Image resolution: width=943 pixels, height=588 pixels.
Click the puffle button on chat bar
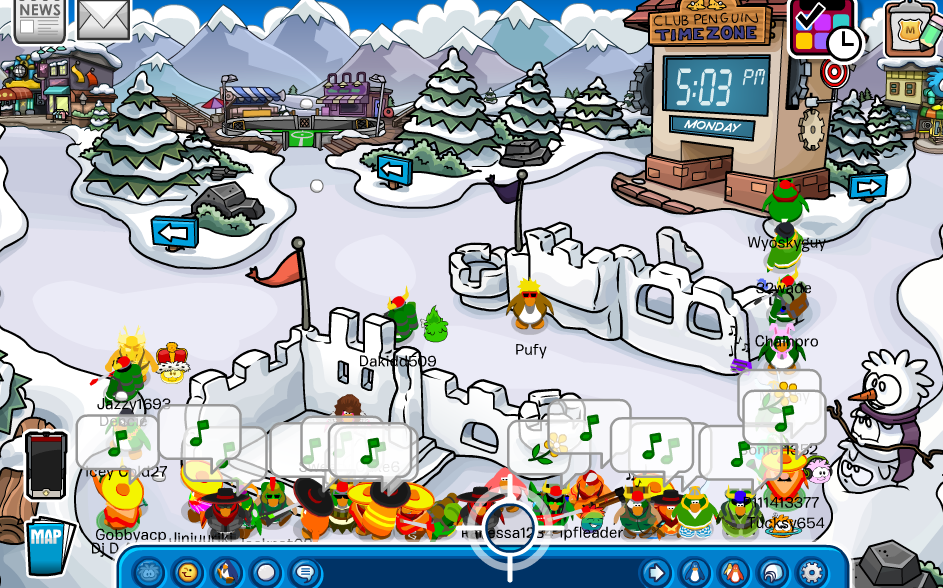click(150, 573)
